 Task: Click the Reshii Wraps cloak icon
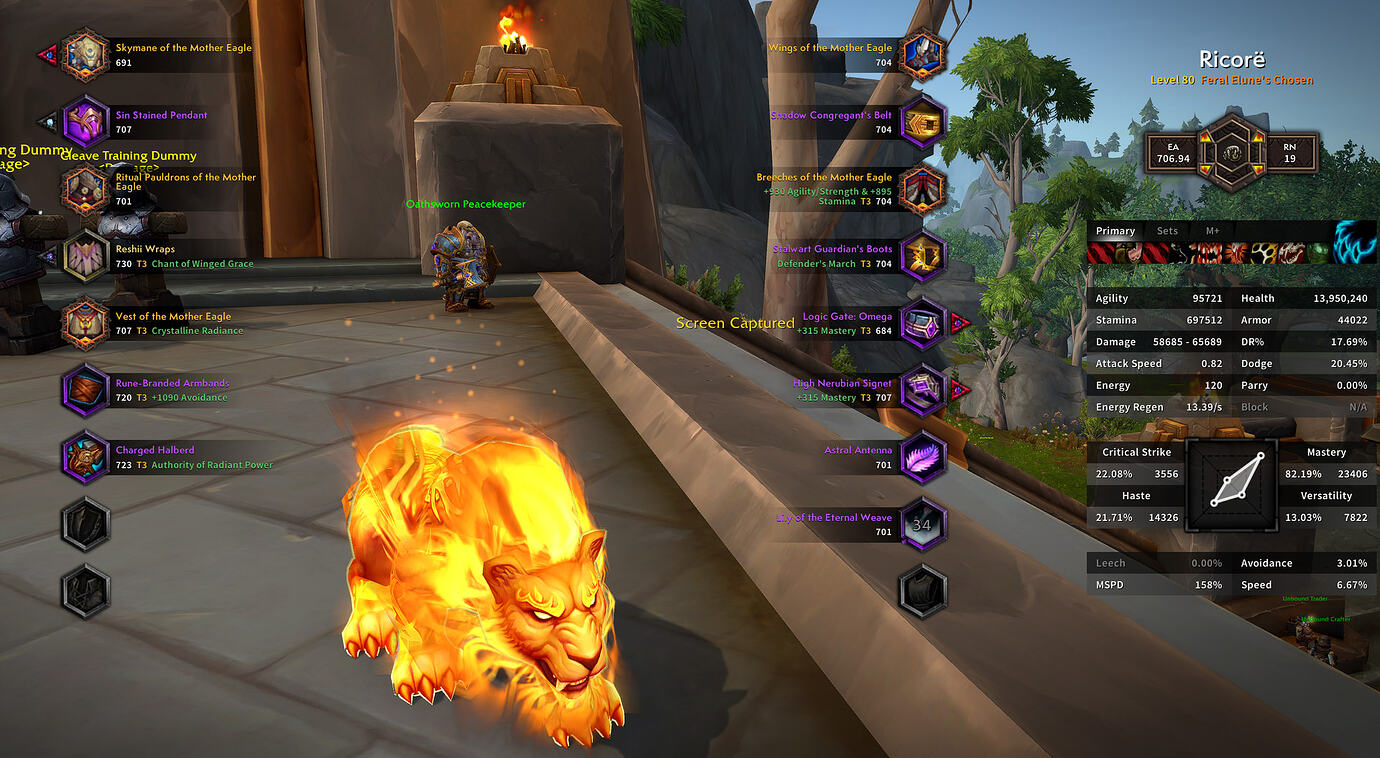coord(85,256)
